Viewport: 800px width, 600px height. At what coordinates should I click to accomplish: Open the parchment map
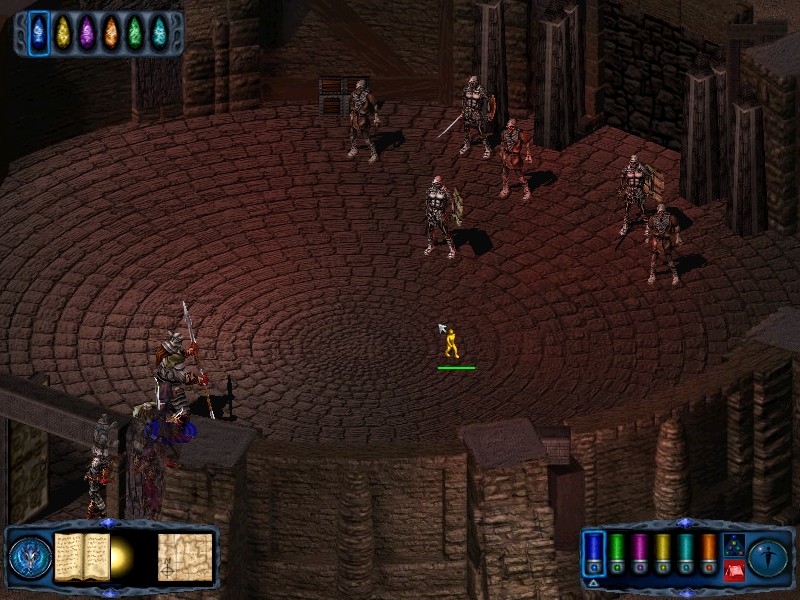(185, 556)
